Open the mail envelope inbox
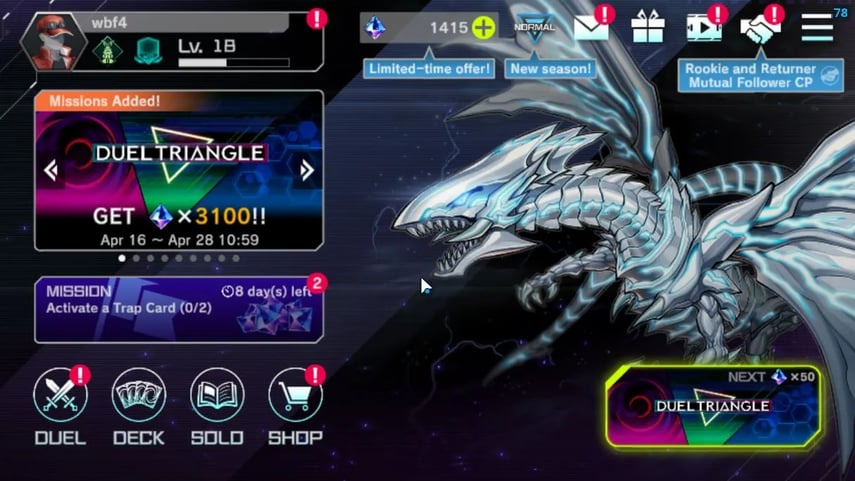This screenshot has width=855, height=481. pyautogui.click(x=591, y=28)
